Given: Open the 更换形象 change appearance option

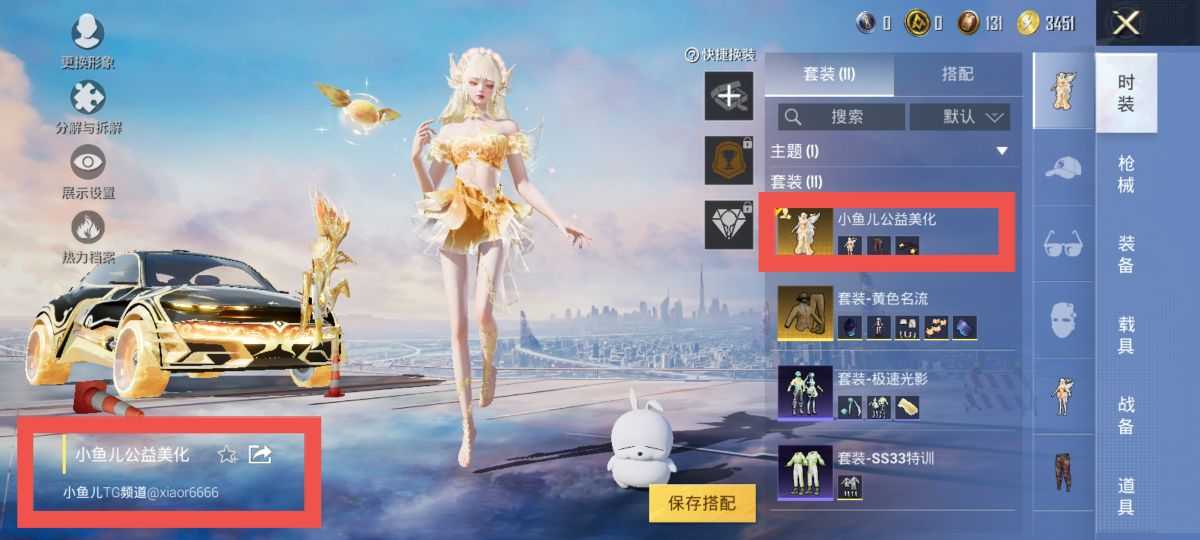Looking at the screenshot, I should click(87, 42).
